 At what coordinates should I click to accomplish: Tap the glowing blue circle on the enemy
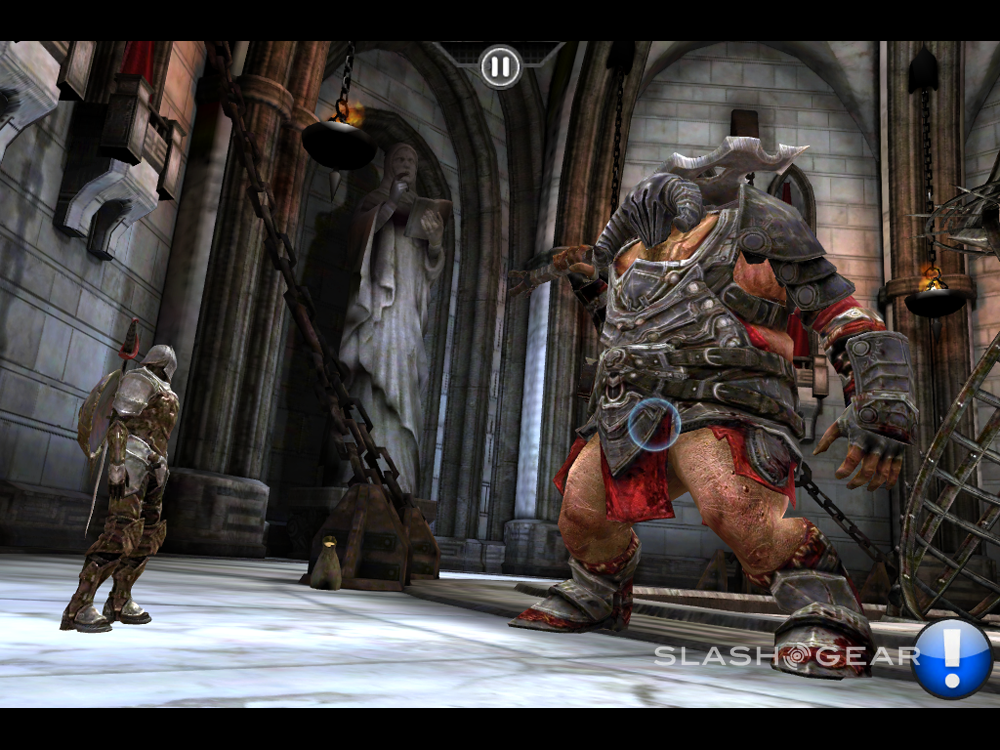655,424
